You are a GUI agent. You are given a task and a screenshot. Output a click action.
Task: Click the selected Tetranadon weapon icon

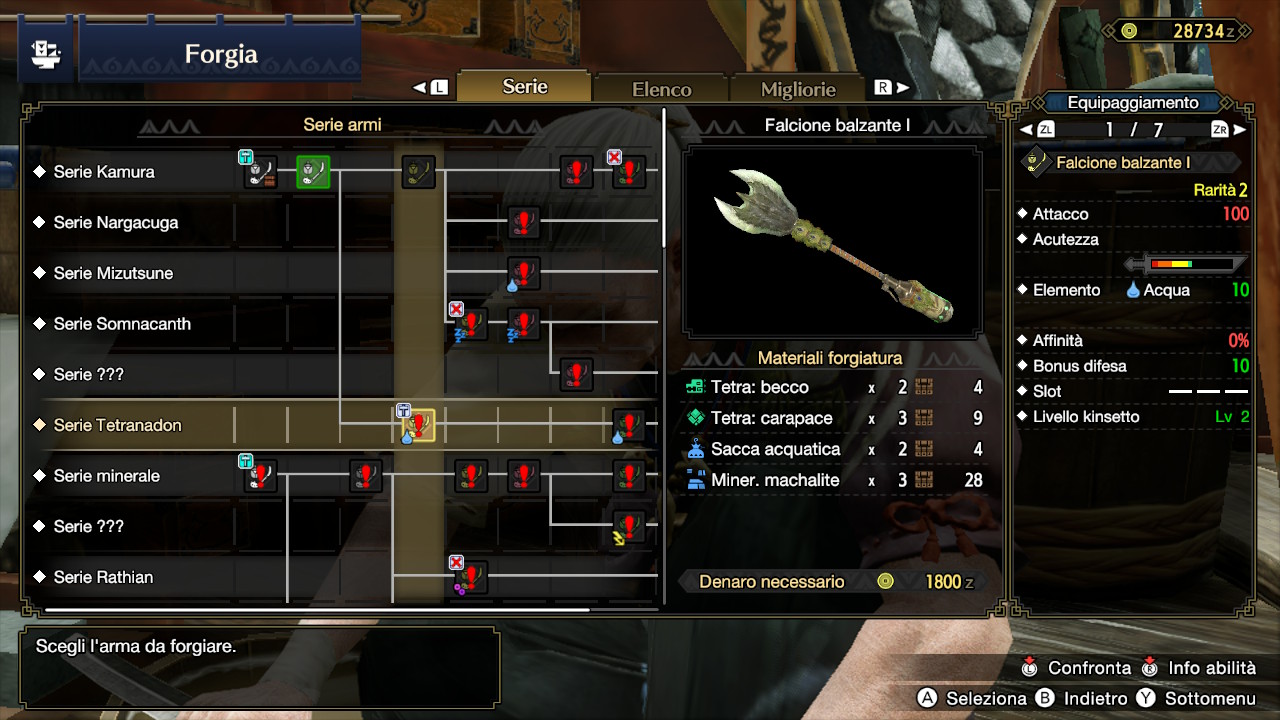(x=418, y=426)
